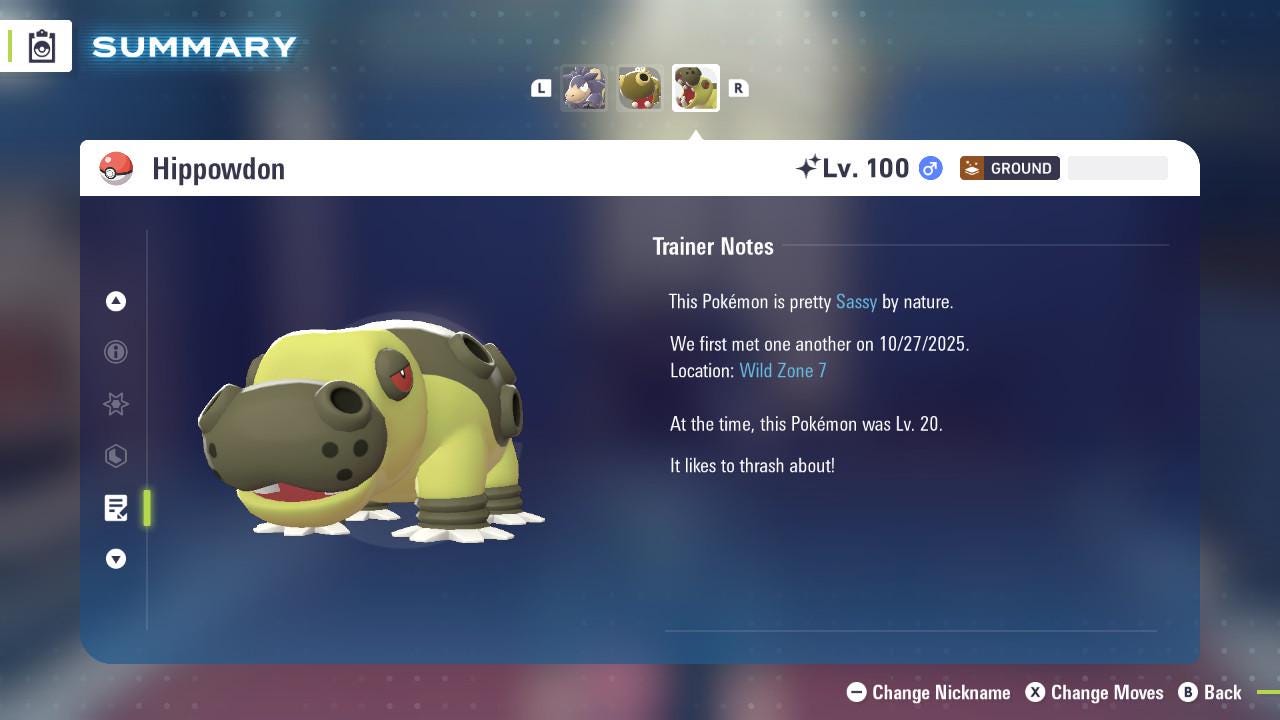The image size is (1280, 720).
Task: Switch to the leftmost party Pokémon thumbnail
Action: pos(584,88)
